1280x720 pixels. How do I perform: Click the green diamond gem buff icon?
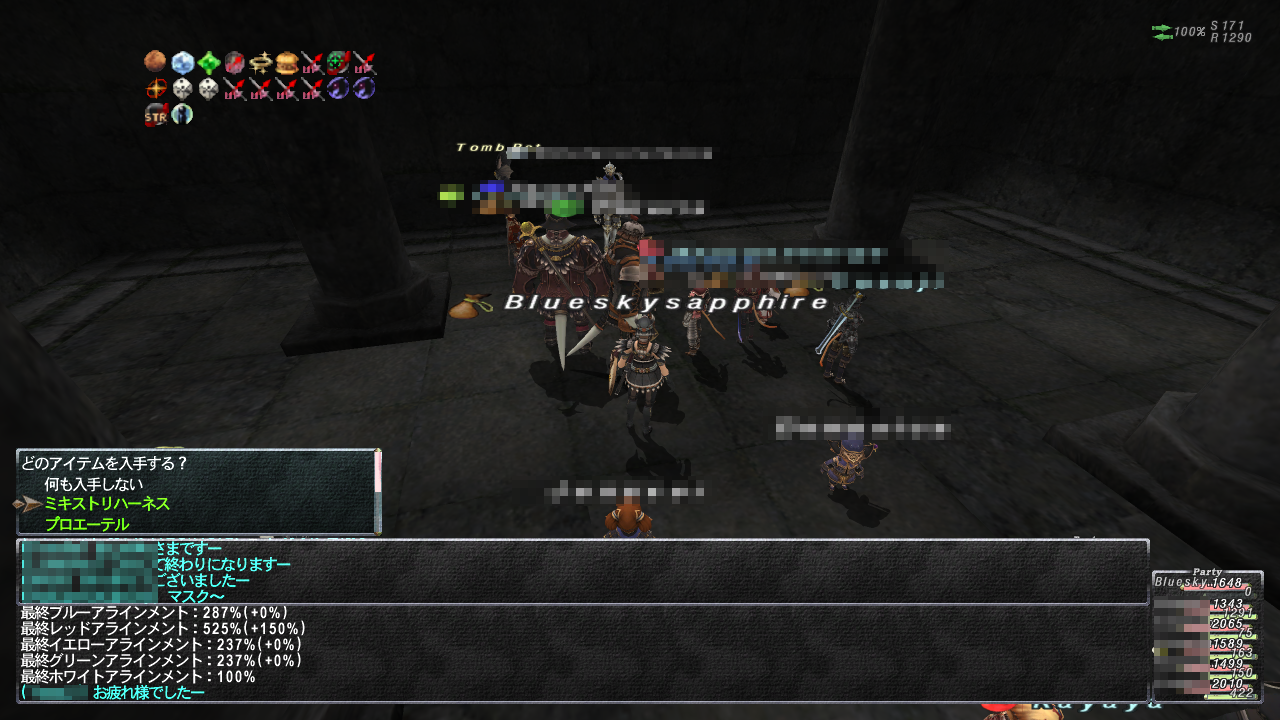(x=208, y=63)
